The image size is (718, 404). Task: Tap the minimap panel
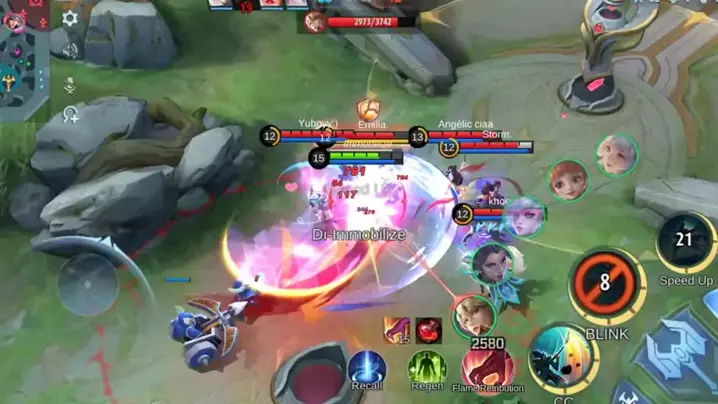click(x=22, y=62)
